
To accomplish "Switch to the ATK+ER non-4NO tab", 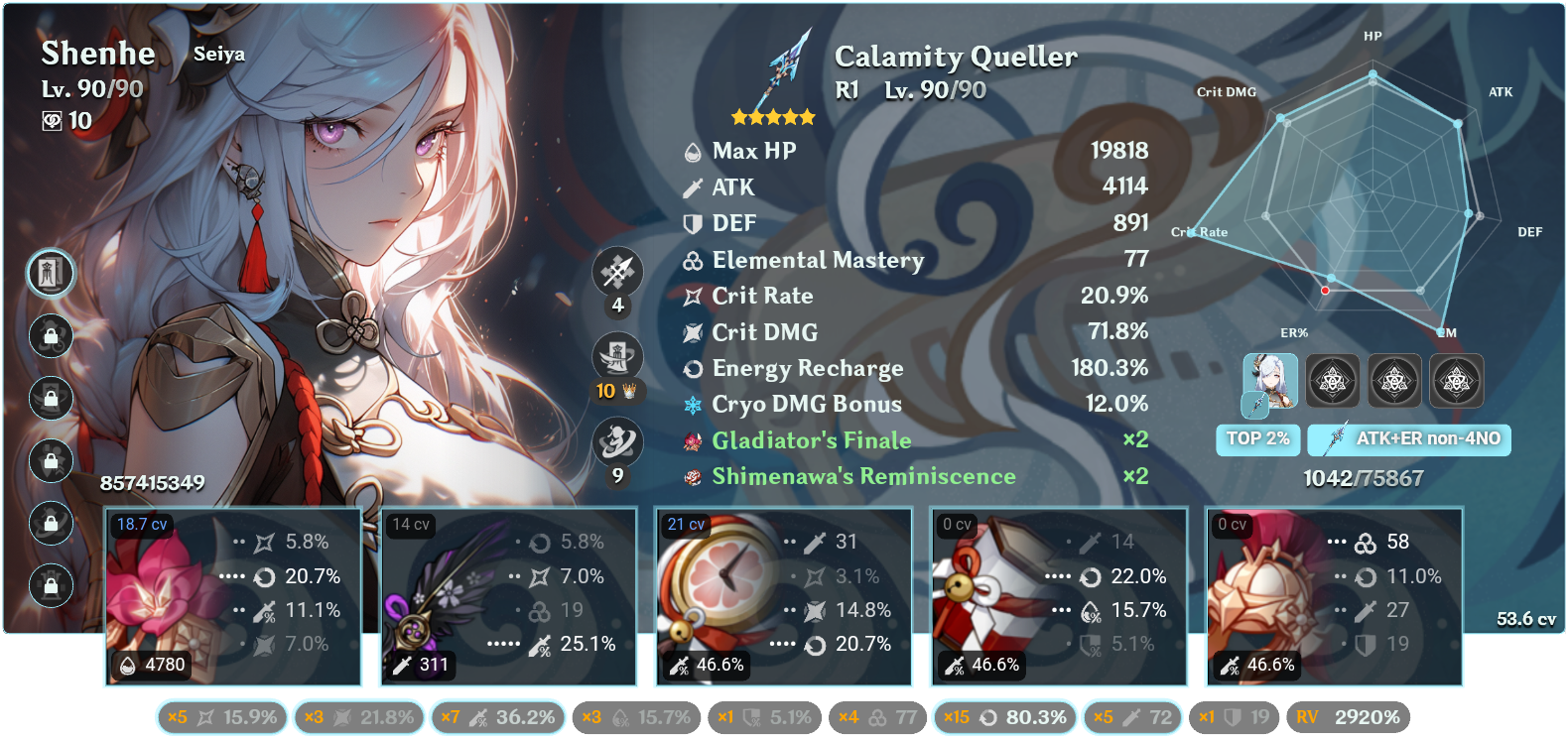I will (1408, 438).
